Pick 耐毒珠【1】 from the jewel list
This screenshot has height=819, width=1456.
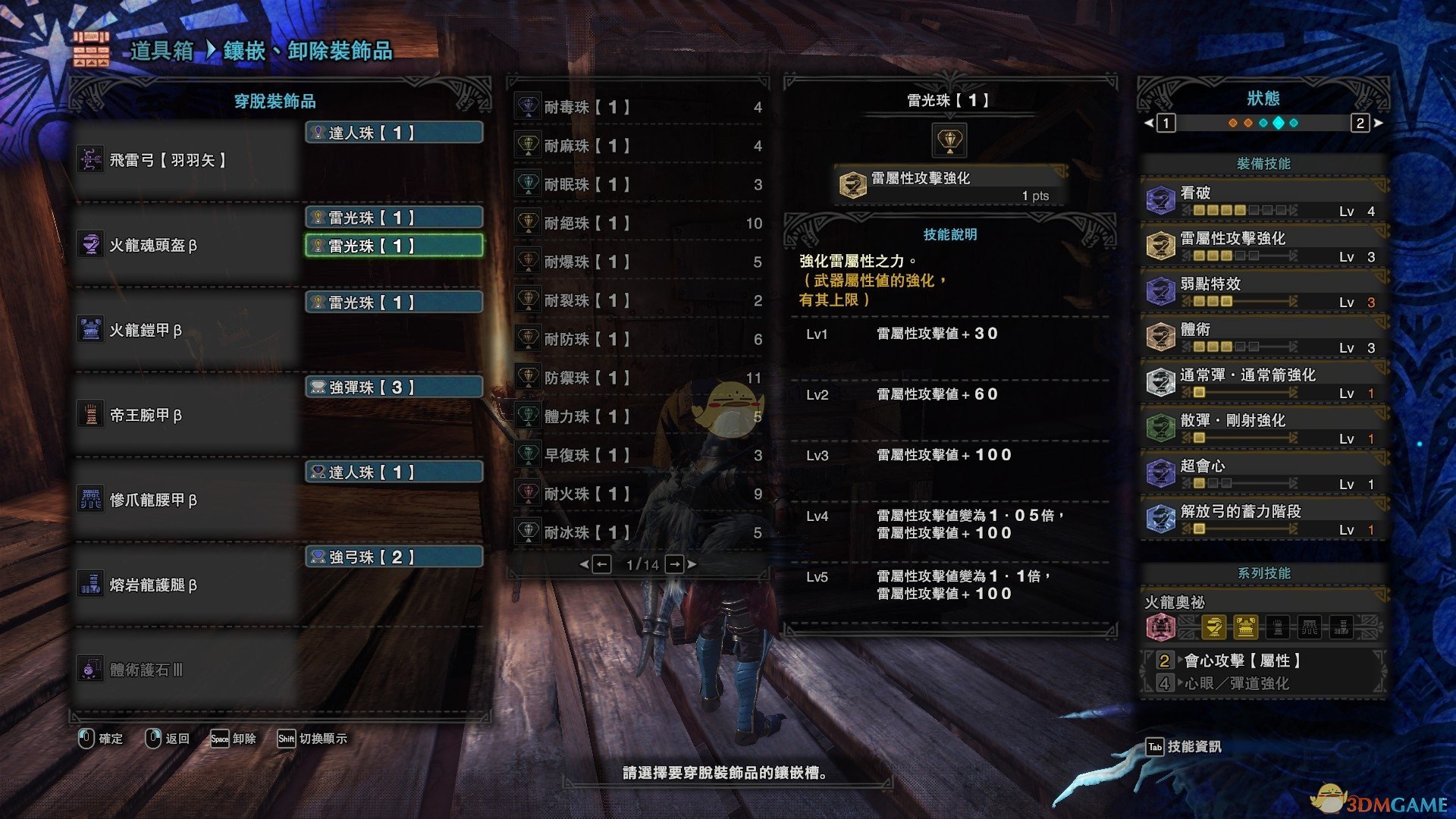[637, 107]
